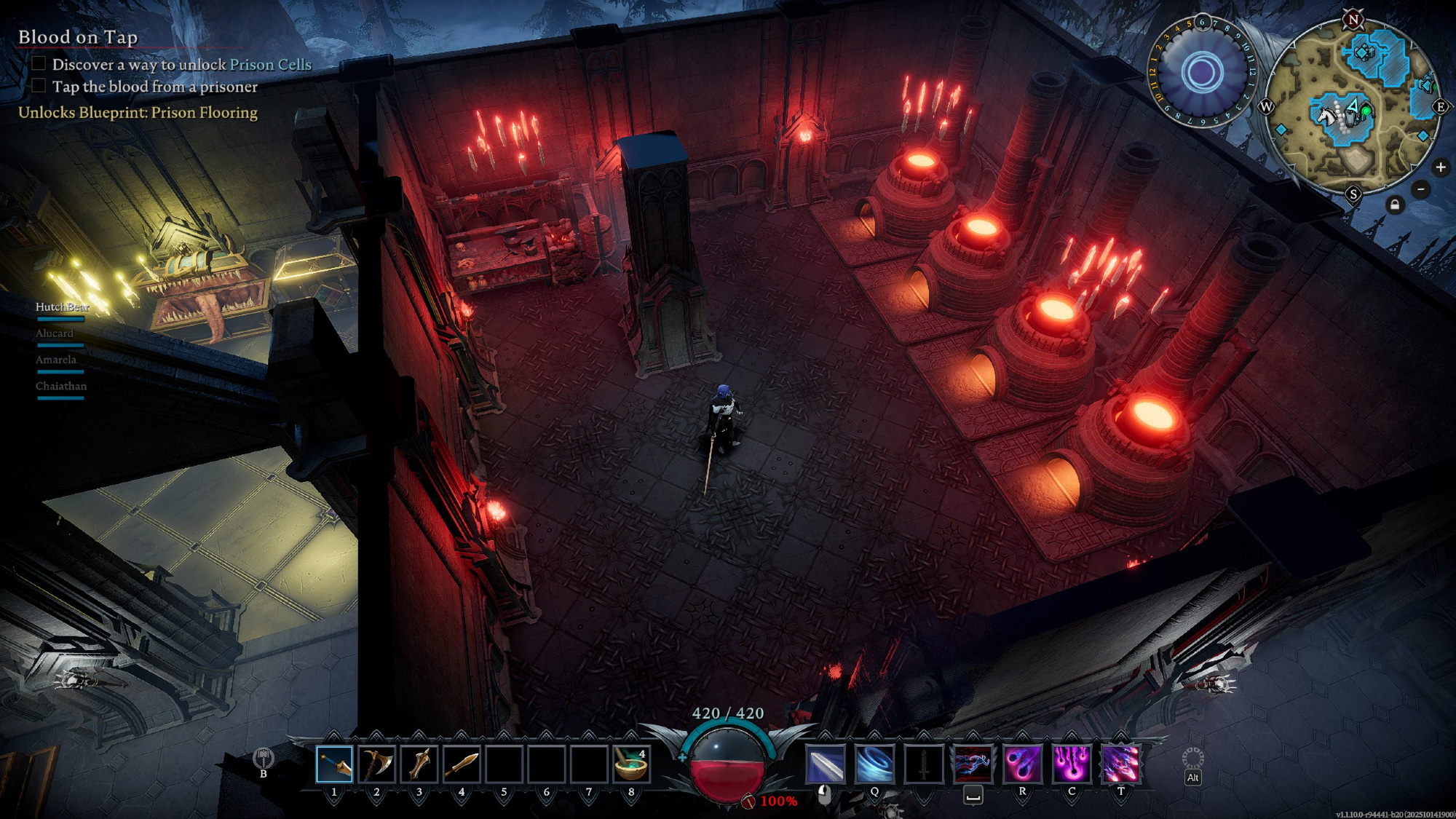Click the day-night cycle clock dial

point(1202,72)
